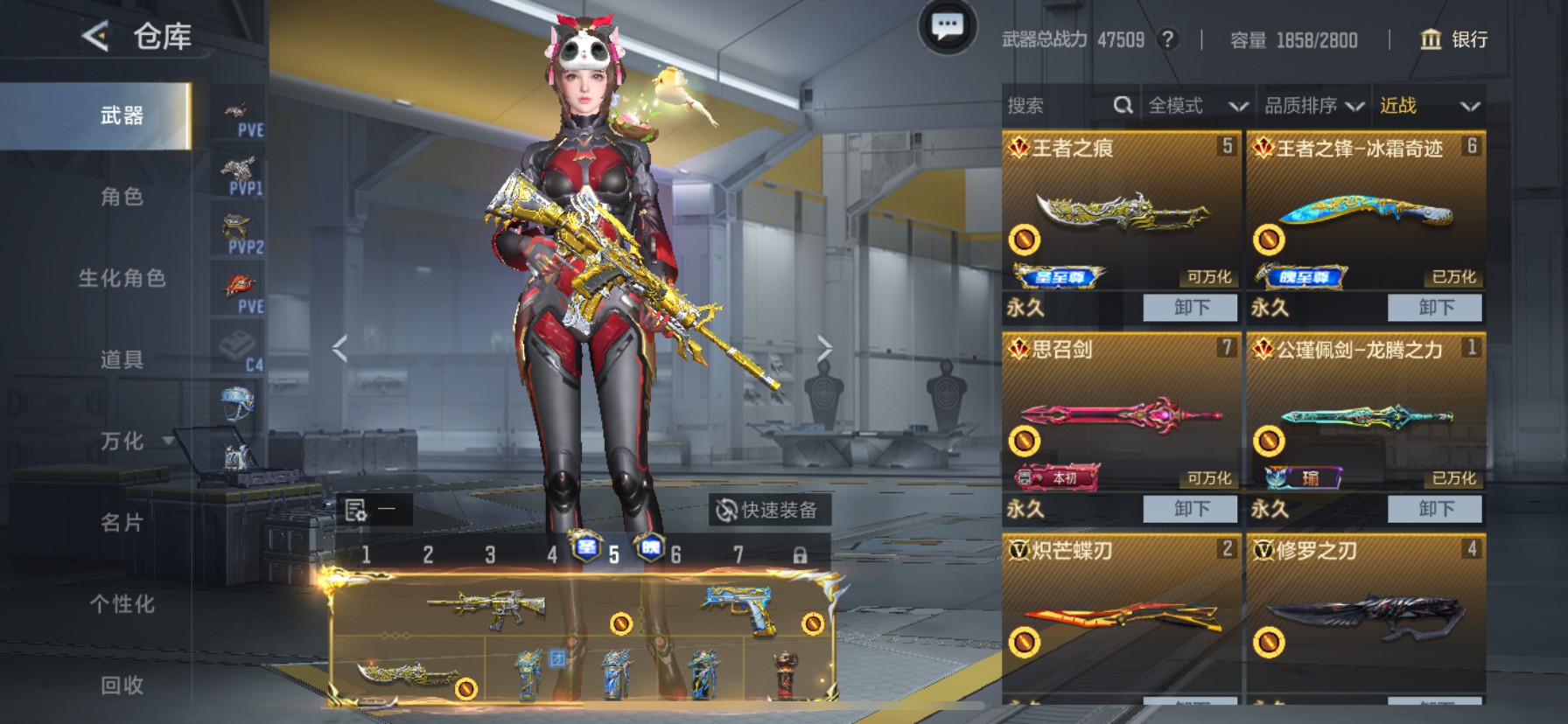Image resolution: width=1568 pixels, height=724 pixels.
Task: Select weapon slot number 5
Action: (612, 553)
